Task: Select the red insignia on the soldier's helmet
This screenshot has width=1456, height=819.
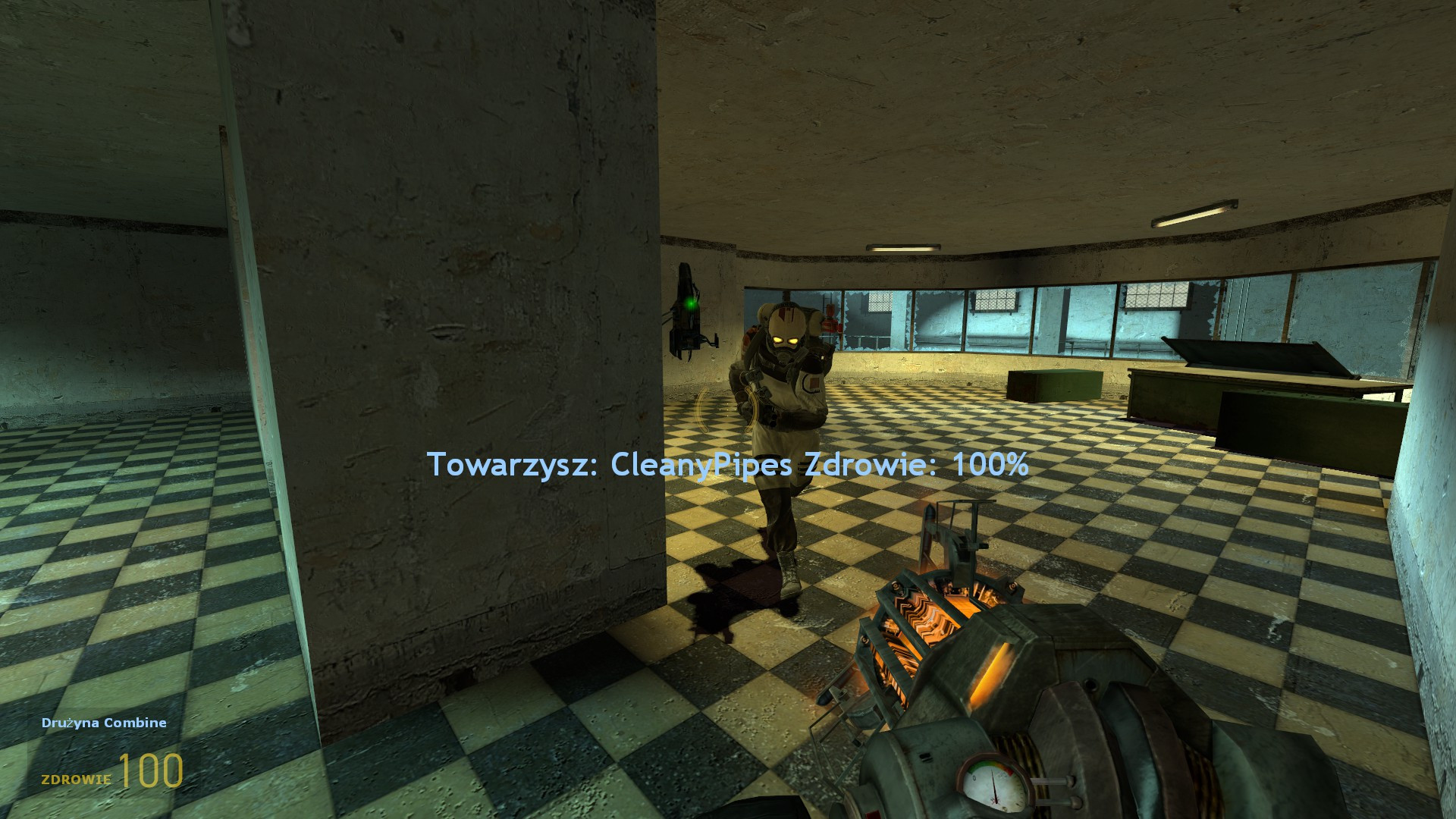Action: click(x=785, y=314)
